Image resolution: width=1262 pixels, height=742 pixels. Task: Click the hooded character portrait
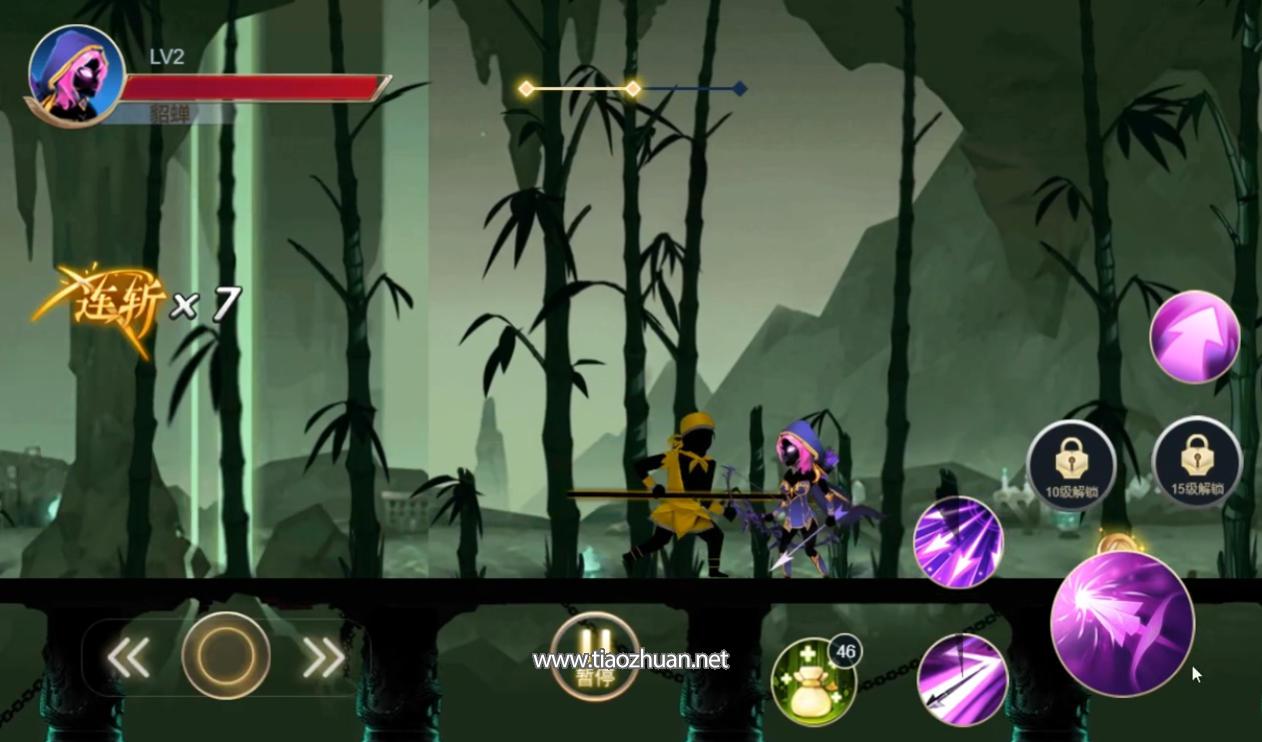(x=76, y=75)
